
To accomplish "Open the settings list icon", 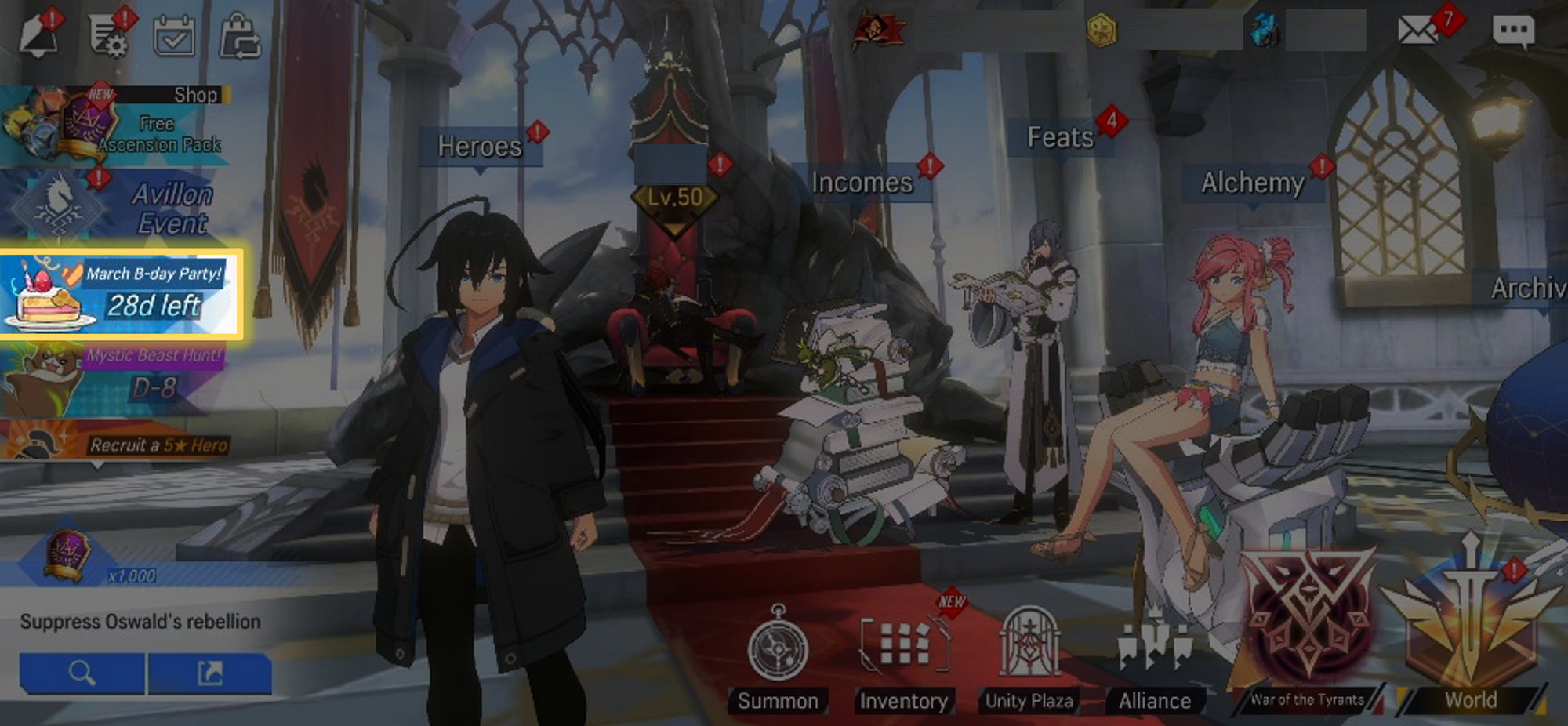I will pyautogui.click(x=108, y=35).
